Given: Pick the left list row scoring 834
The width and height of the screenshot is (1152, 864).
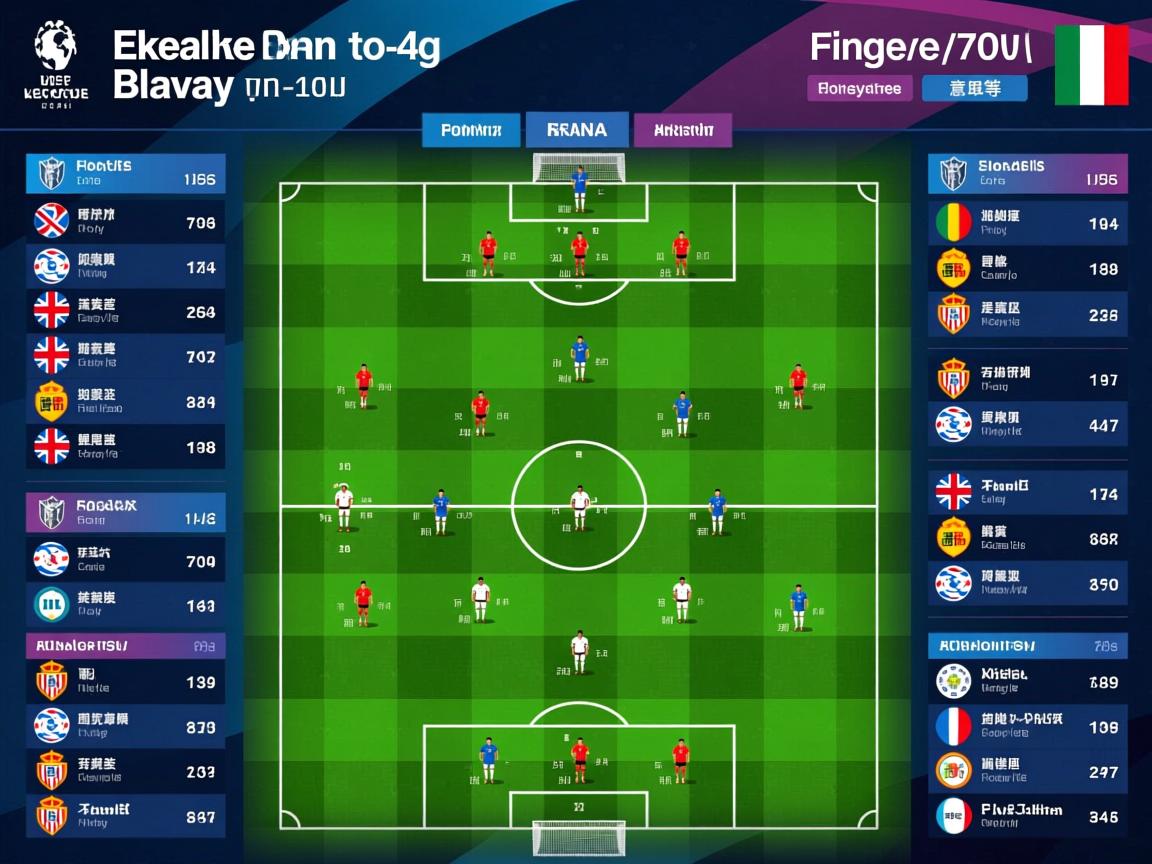Looking at the screenshot, I should (125, 401).
